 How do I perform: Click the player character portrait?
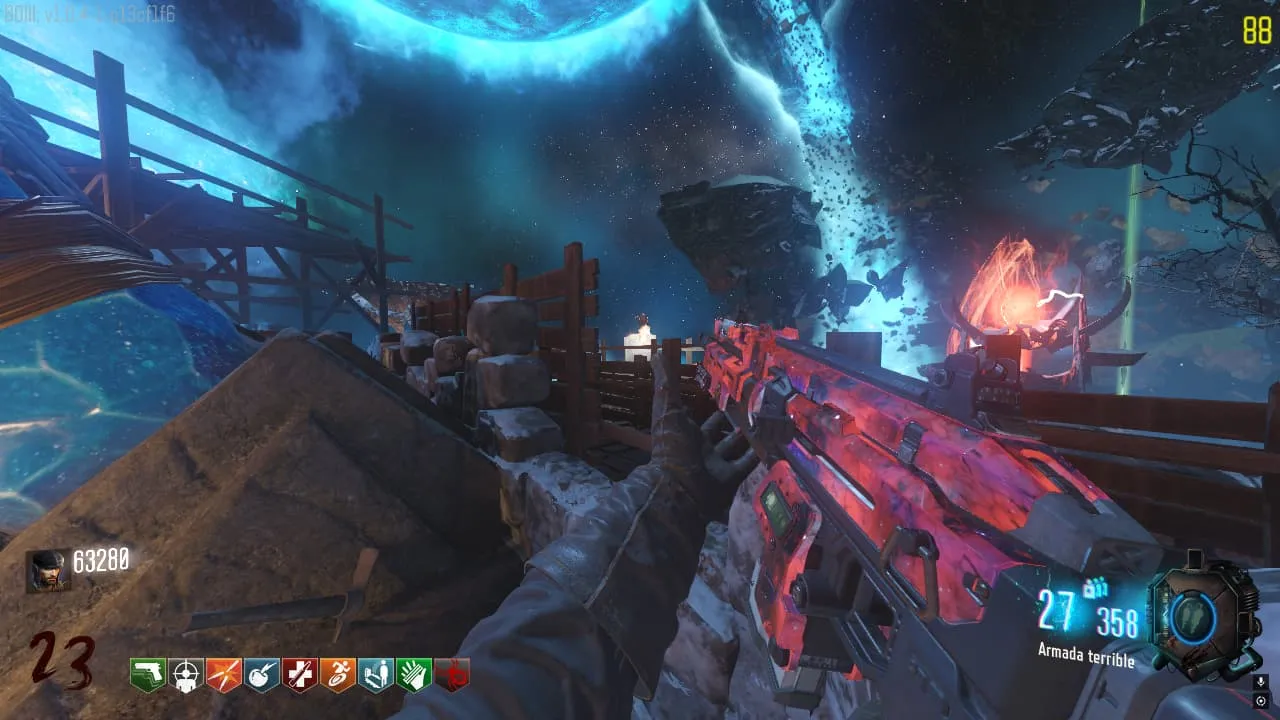[x=47, y=571]
